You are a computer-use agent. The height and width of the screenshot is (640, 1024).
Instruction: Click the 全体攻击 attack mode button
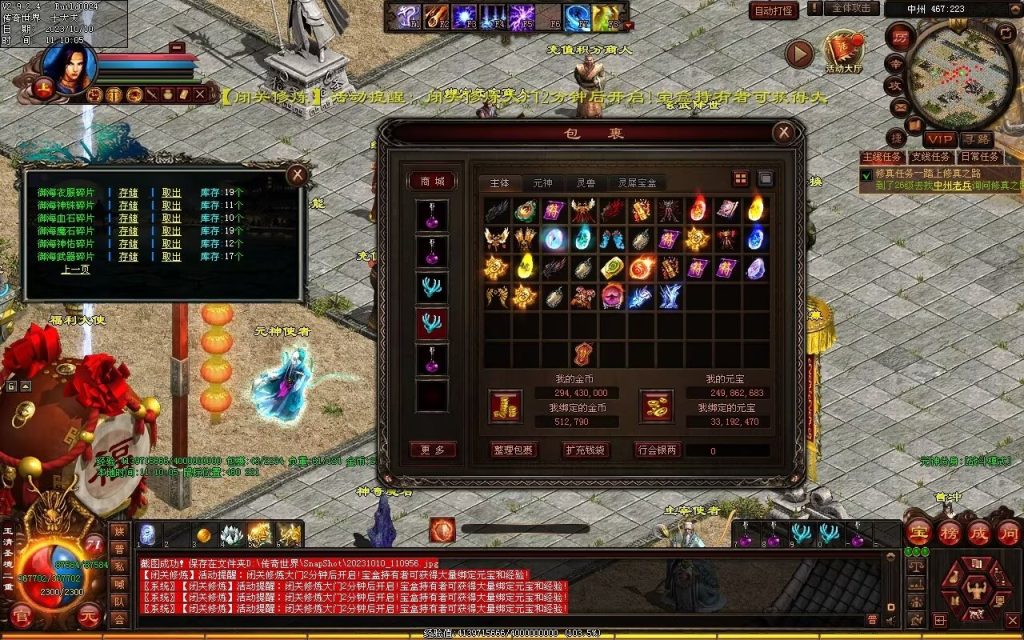pos(851,8)
